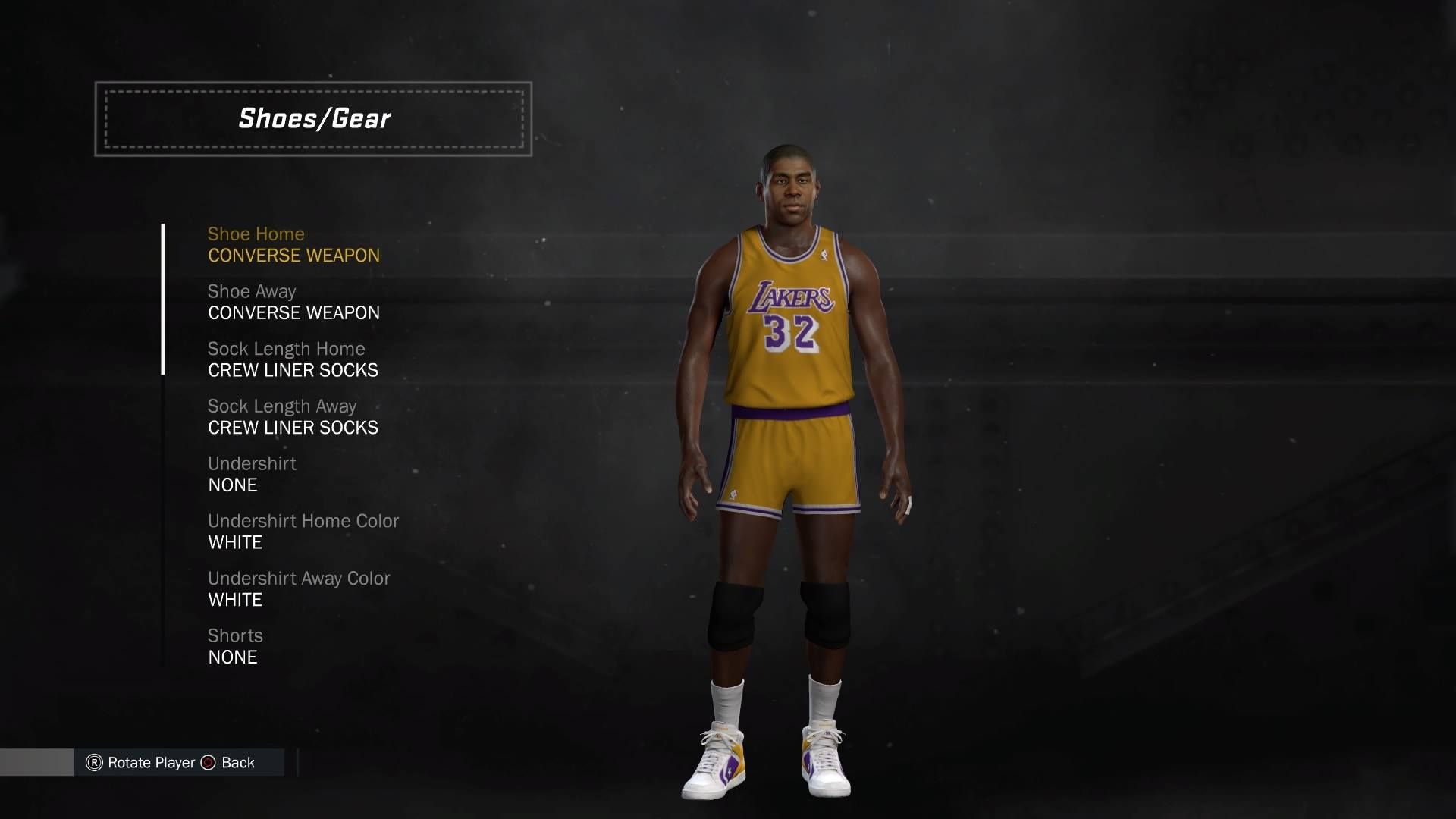Open Sock Length Home option
1456x819 pixels.
click(x=293, y=360)
